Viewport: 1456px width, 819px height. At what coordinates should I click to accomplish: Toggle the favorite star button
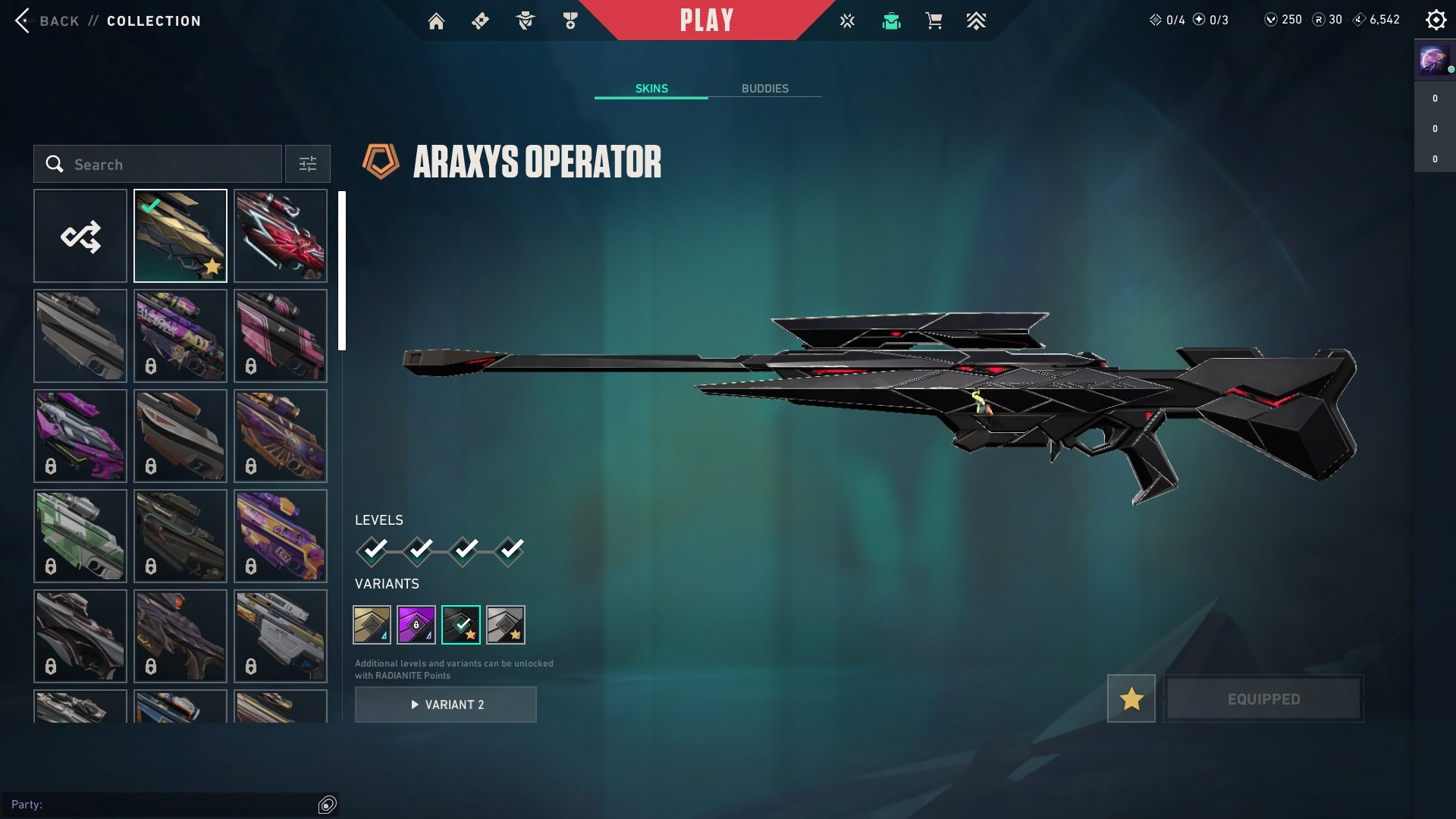(x=1131, y=698)
